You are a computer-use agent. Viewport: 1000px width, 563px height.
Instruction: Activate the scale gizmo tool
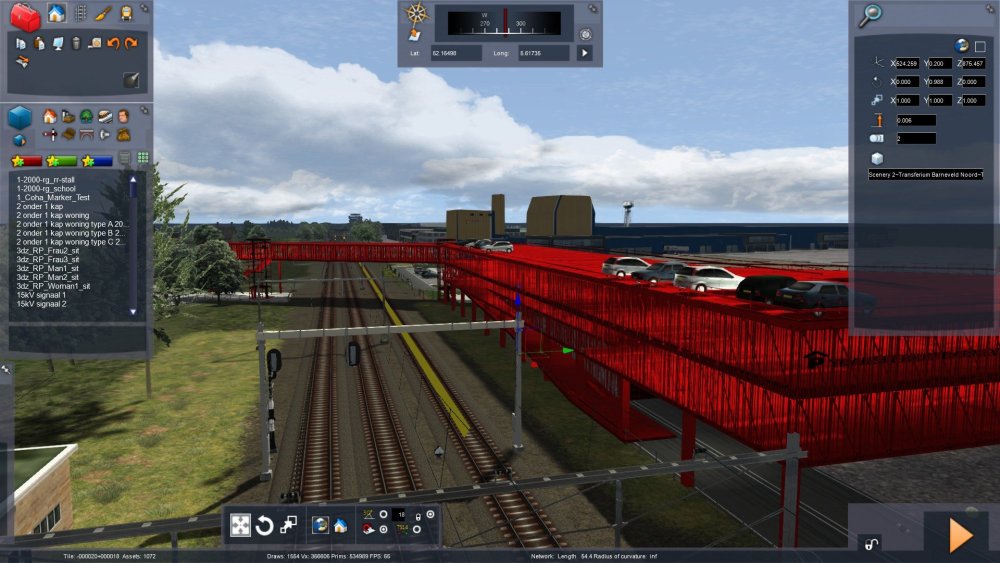click(288, 525)
